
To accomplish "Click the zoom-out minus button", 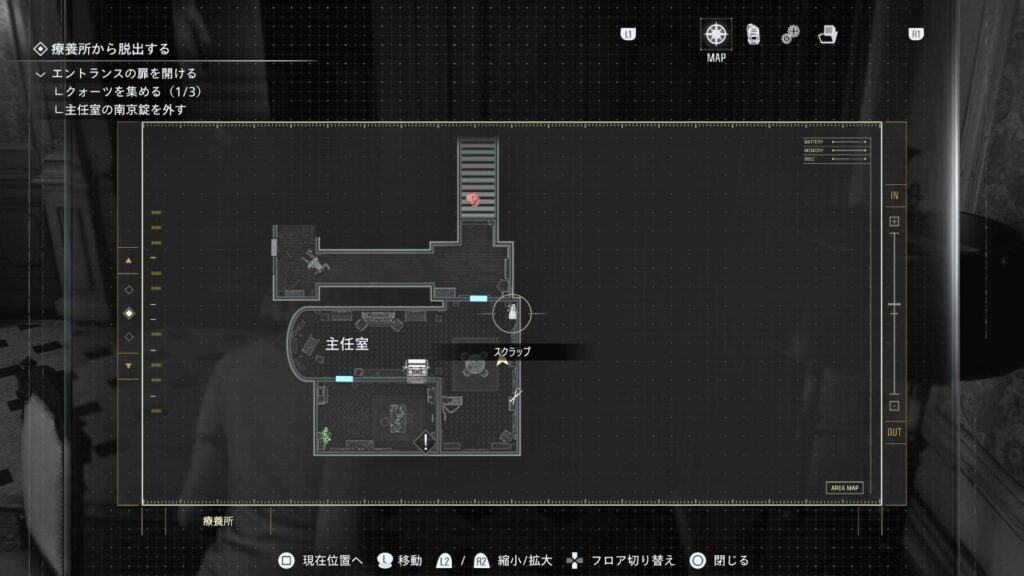I will tap(894, 406).
